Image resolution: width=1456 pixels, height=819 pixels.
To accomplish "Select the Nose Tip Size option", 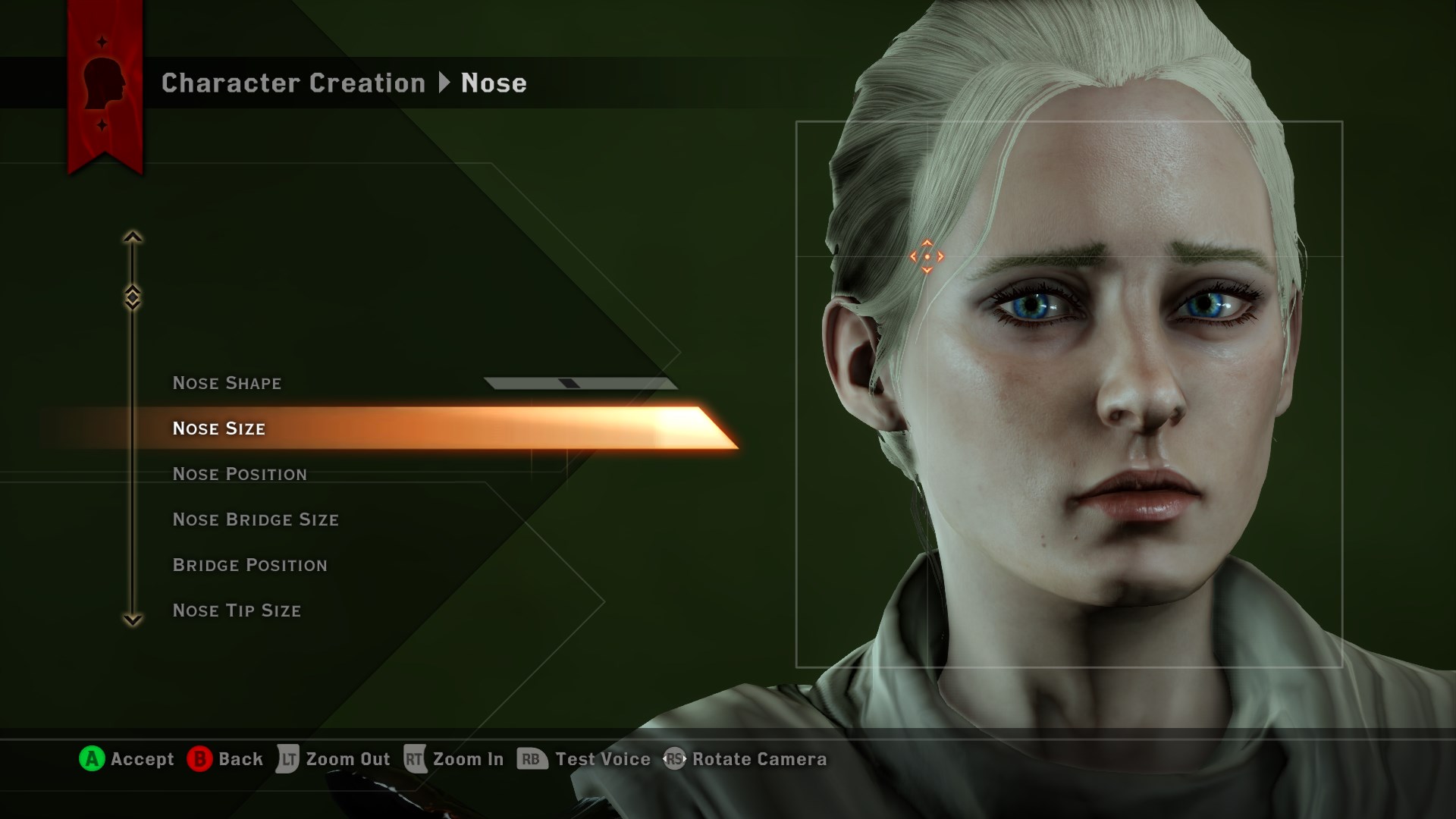I will coord(237,610).
